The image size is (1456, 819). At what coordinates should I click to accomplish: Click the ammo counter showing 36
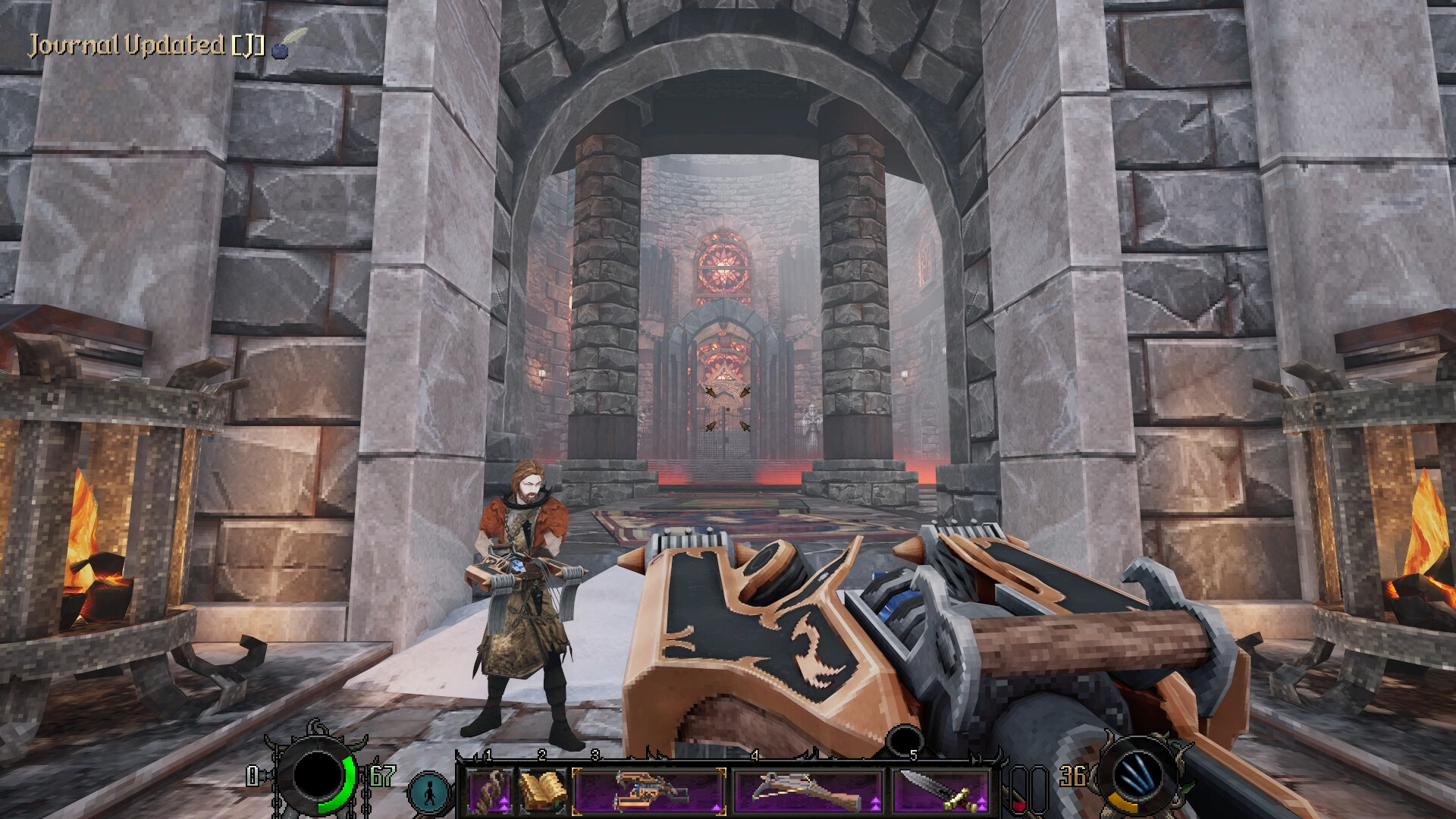tap(1072, 776)
